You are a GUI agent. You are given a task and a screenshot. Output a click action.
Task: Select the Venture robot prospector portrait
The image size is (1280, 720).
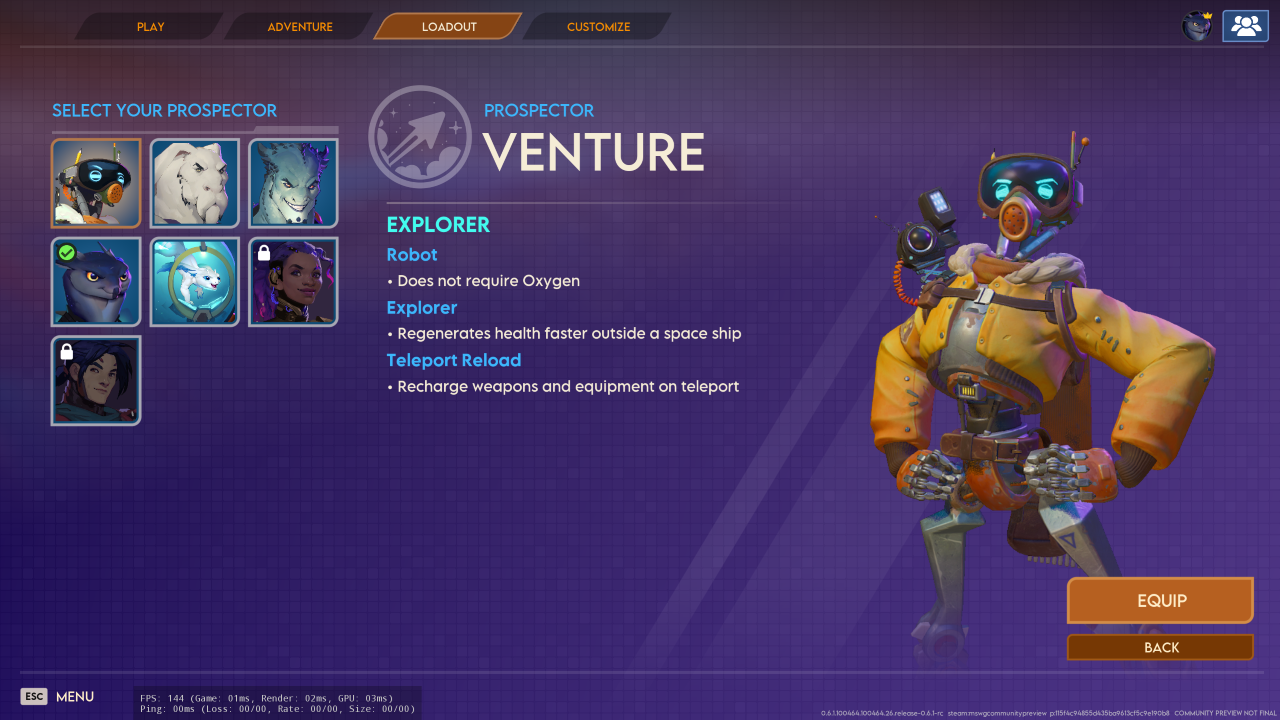[x=96, y=184]
